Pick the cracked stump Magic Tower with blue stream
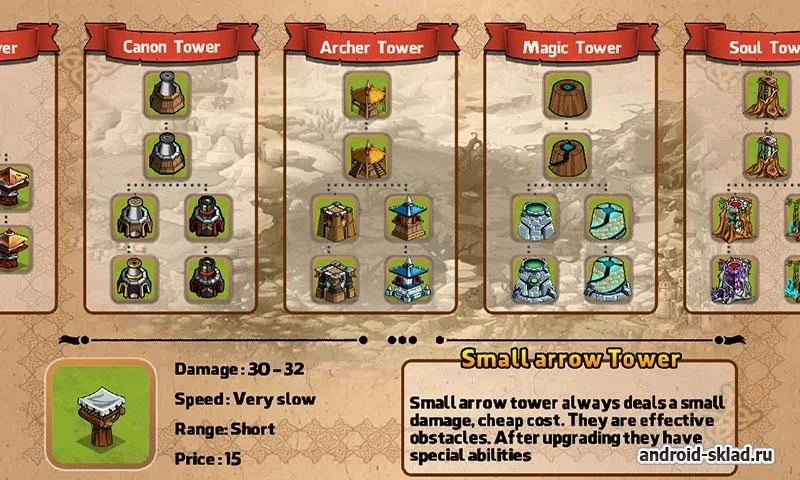This screenshot has height=480, width=800. coord(569,155)
